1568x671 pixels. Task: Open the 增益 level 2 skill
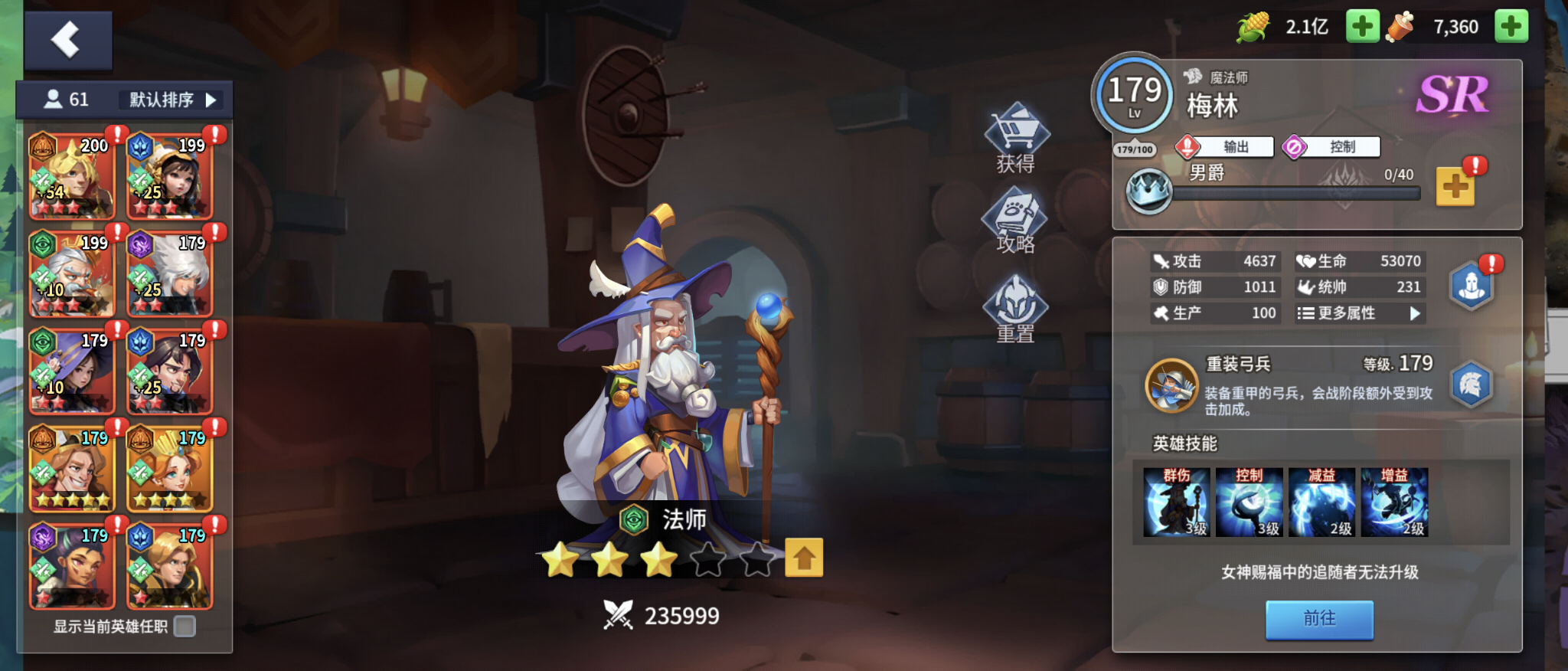(1393, 502)
